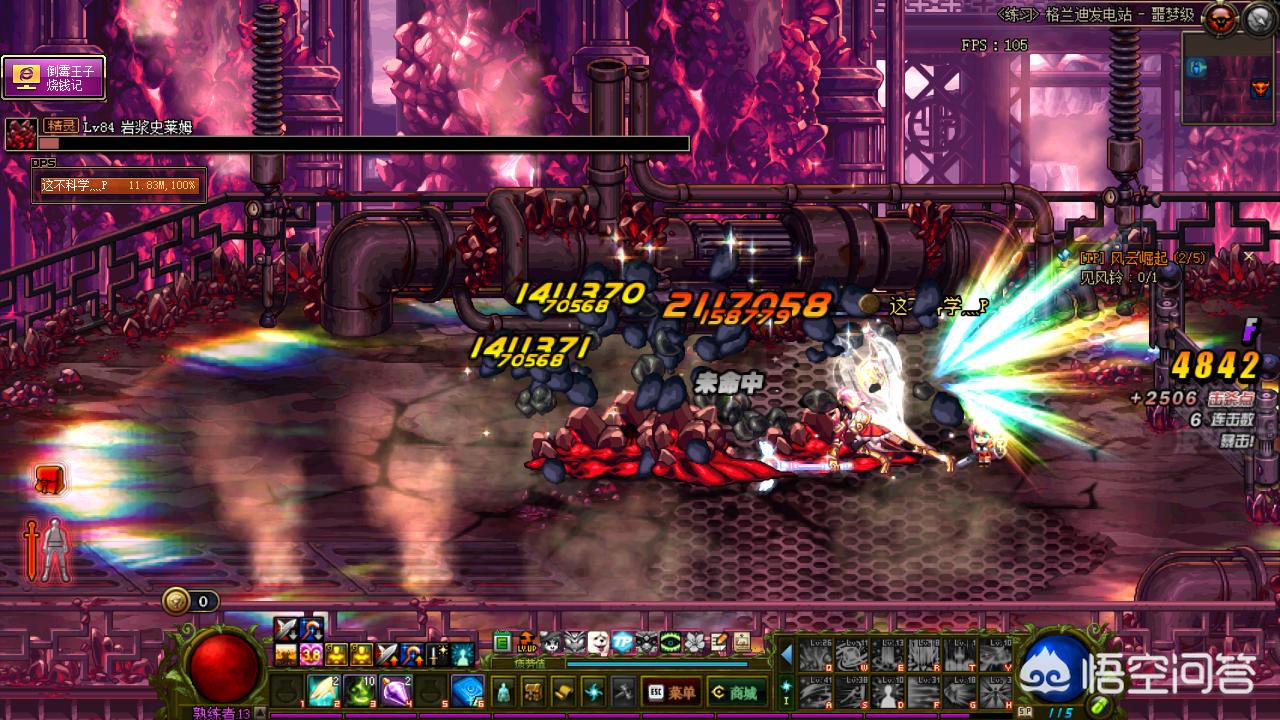
Task: Activate the skill bound to Q
Action: click(815, 655)
